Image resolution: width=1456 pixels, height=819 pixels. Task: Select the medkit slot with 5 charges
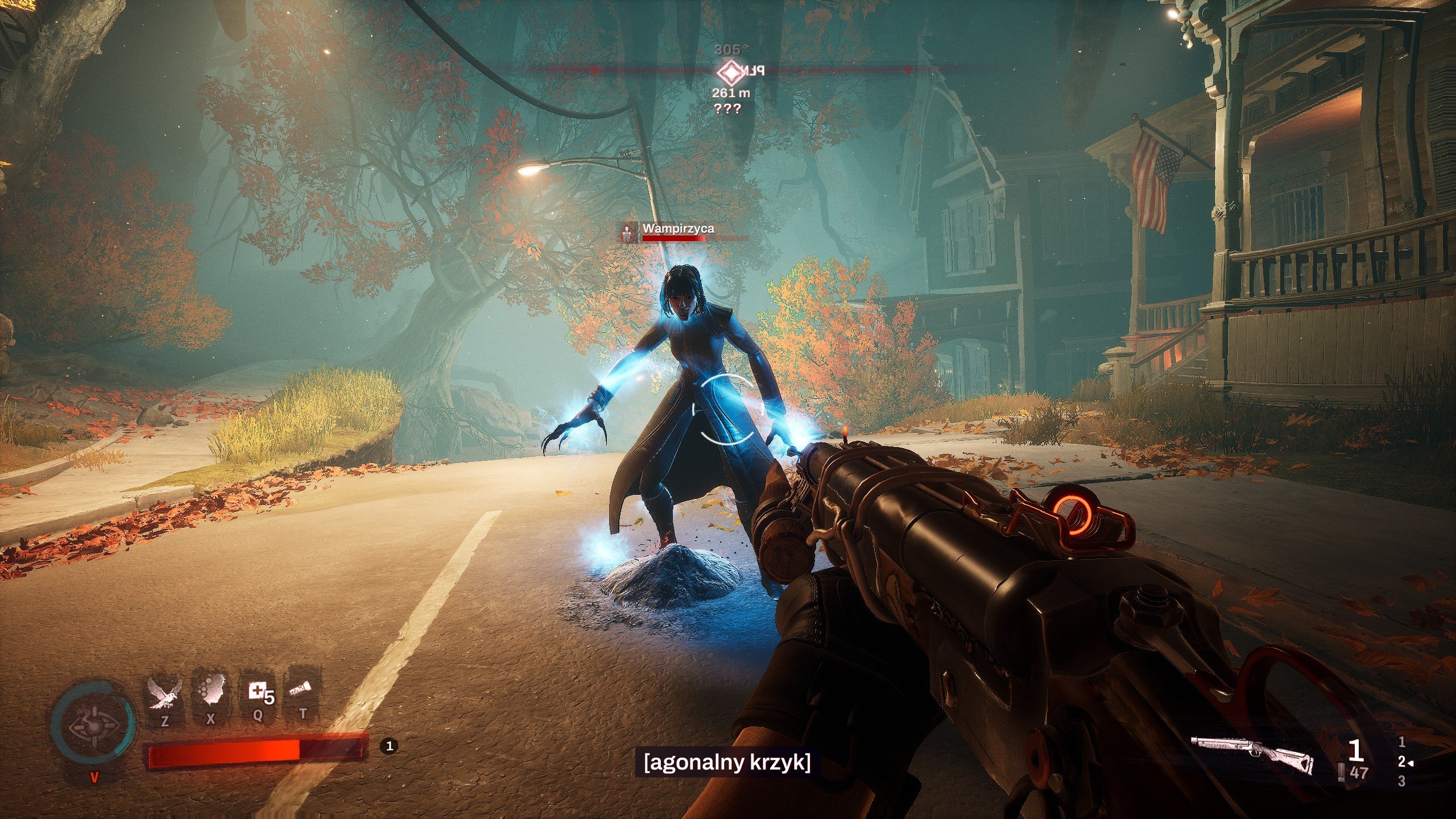[259, 693]
